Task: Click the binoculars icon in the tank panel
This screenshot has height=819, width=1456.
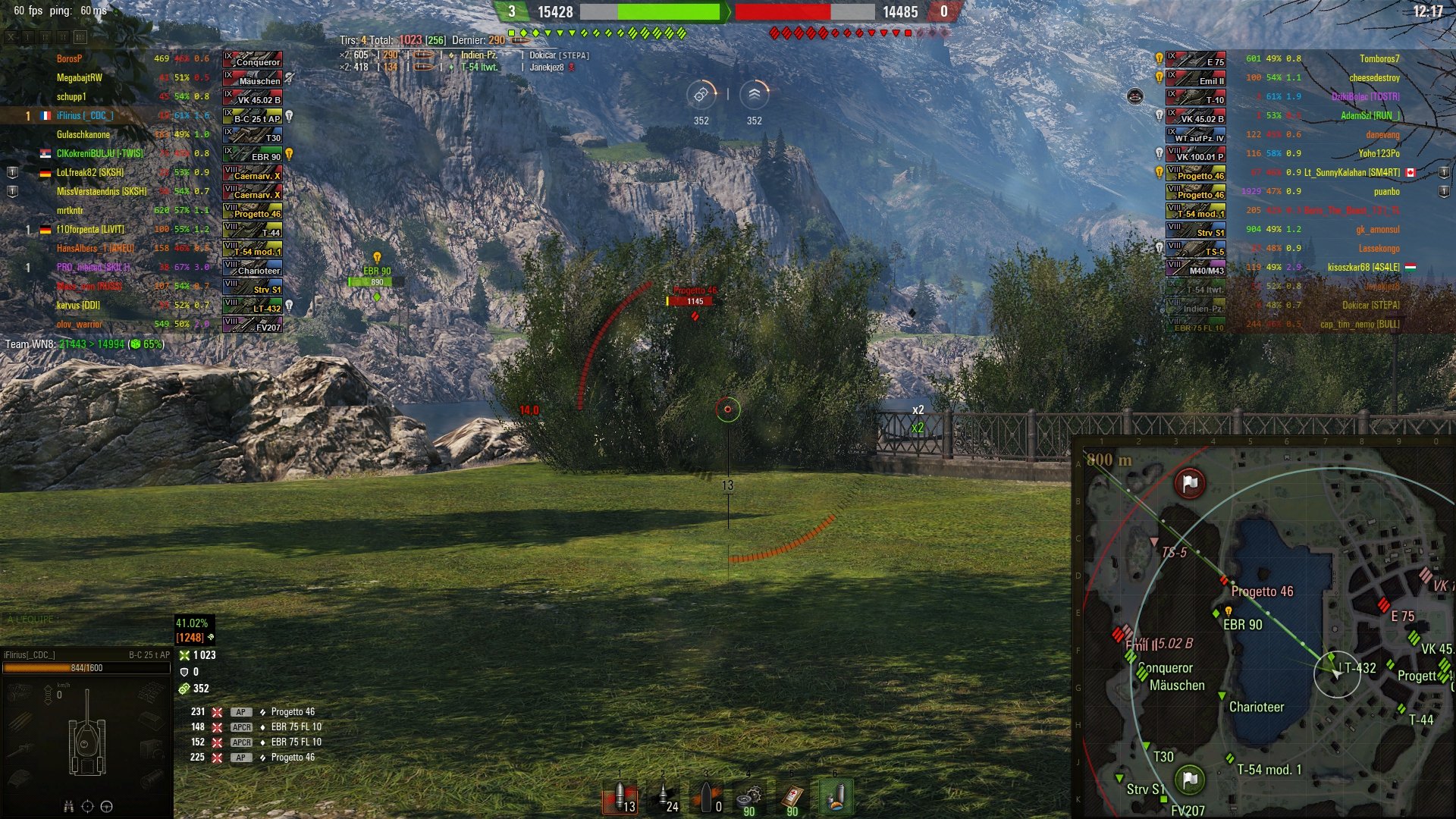Action: 68,807
